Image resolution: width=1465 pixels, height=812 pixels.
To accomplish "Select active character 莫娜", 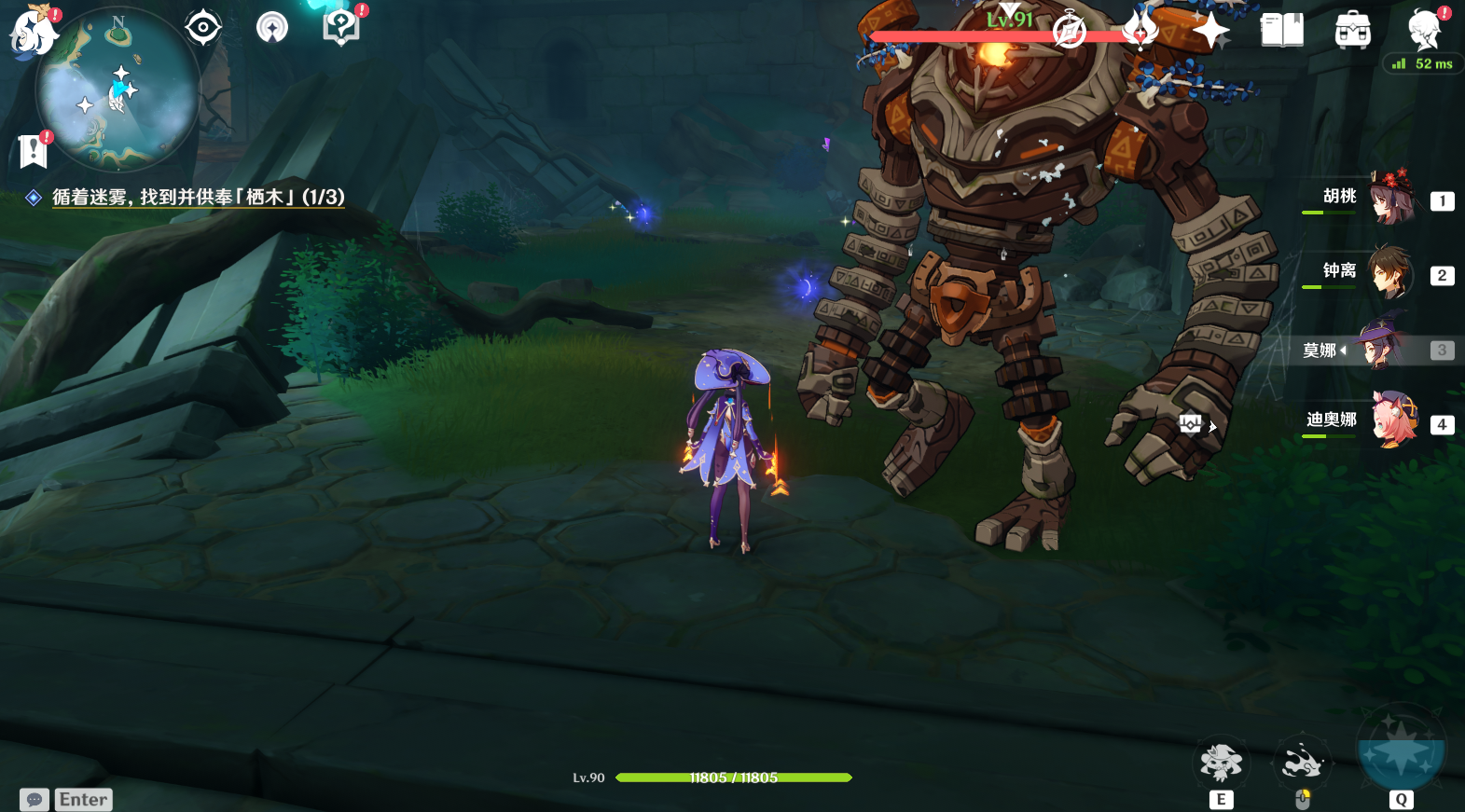I will pos(1380,349).
